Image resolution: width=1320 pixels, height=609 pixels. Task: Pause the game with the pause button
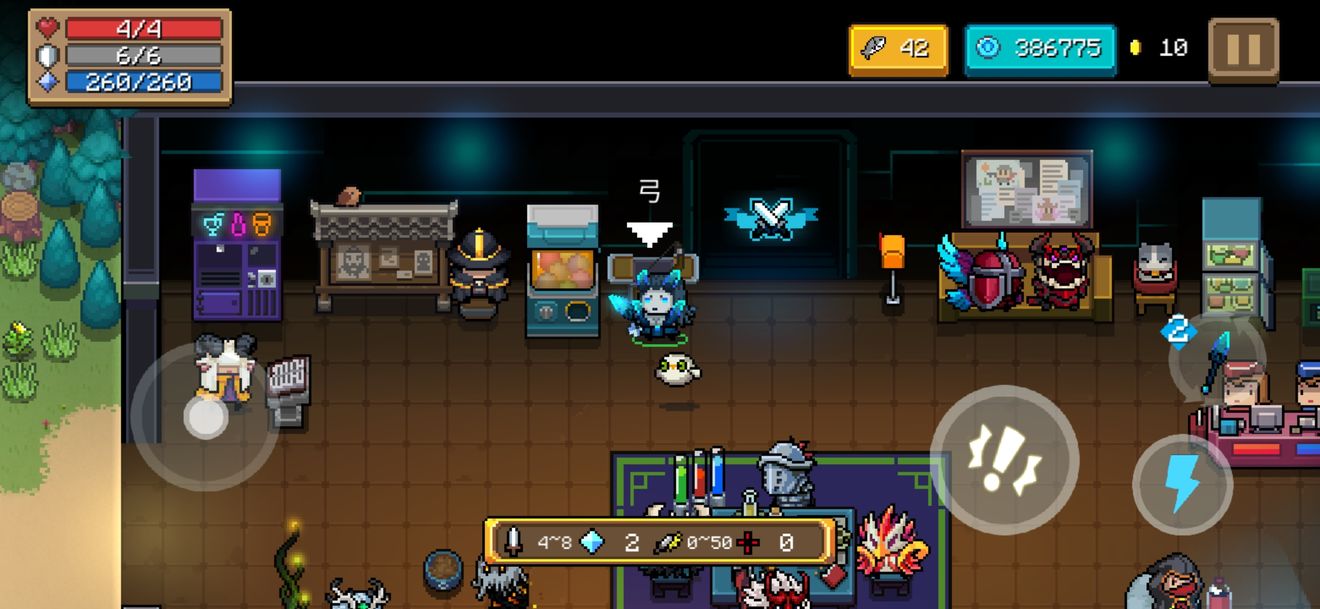click(1243, 49)
